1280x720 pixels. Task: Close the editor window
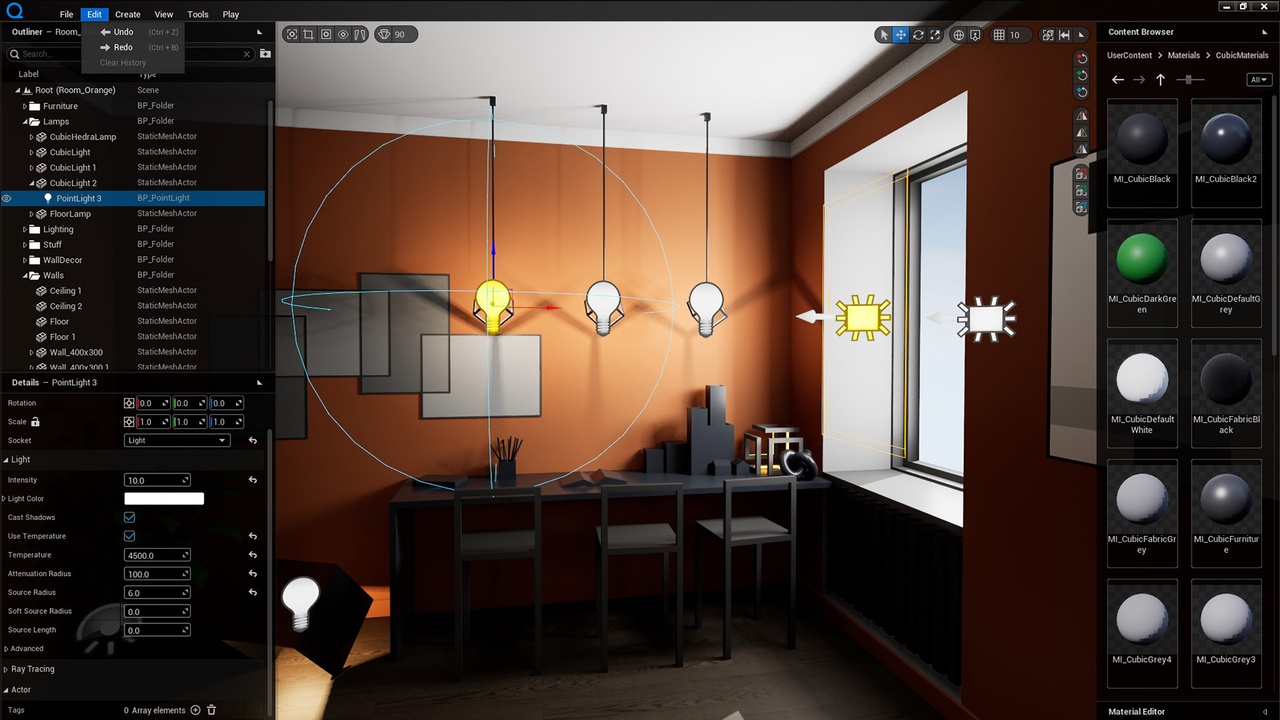(x=1266, y=6)
